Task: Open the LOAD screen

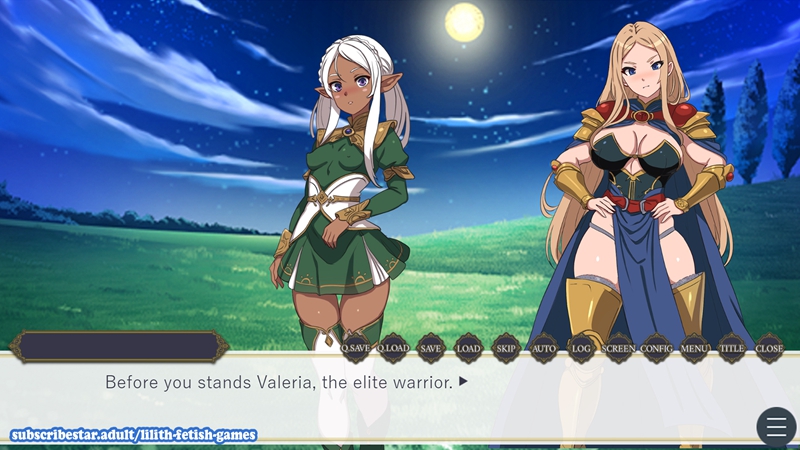Action: tap(468, 348)
